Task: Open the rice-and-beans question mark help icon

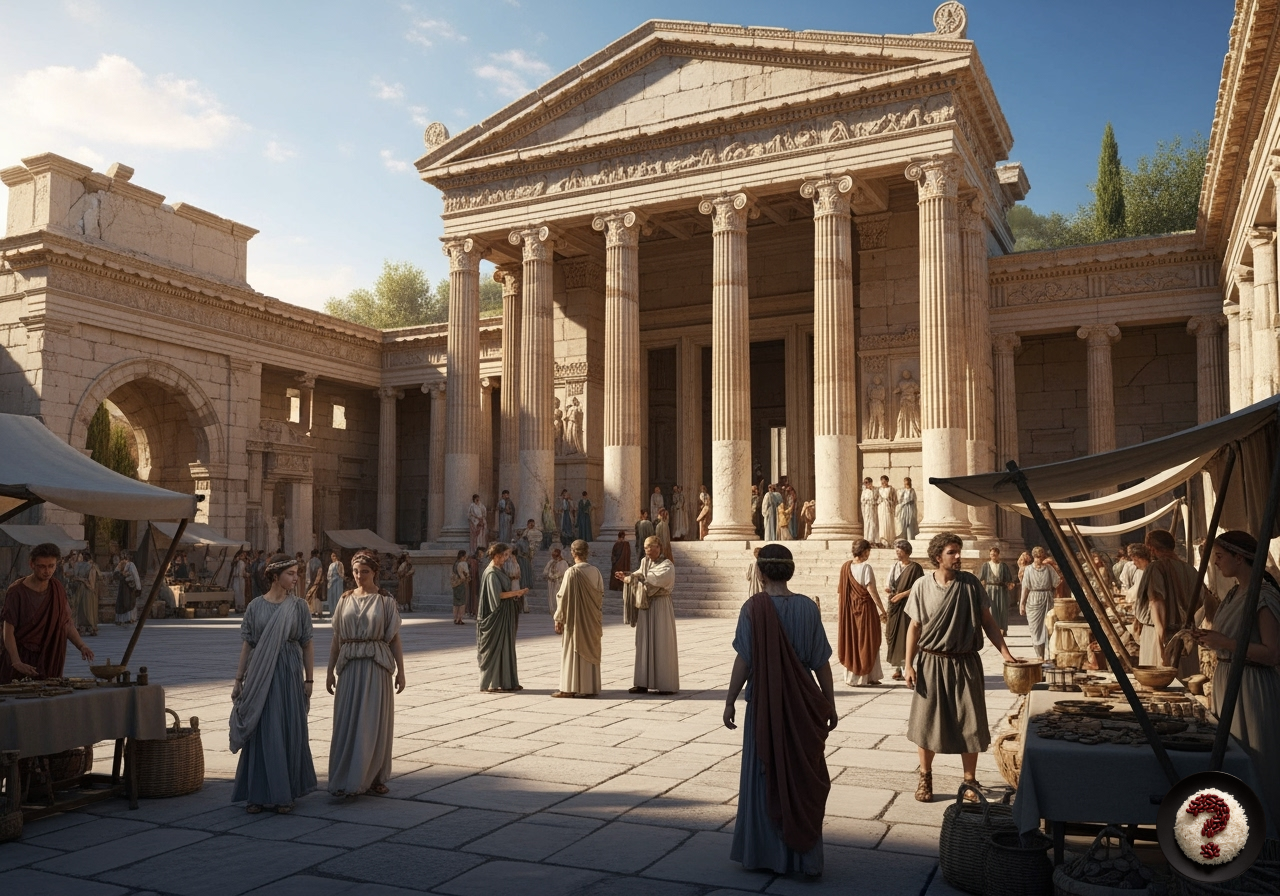Action: 1210,825
